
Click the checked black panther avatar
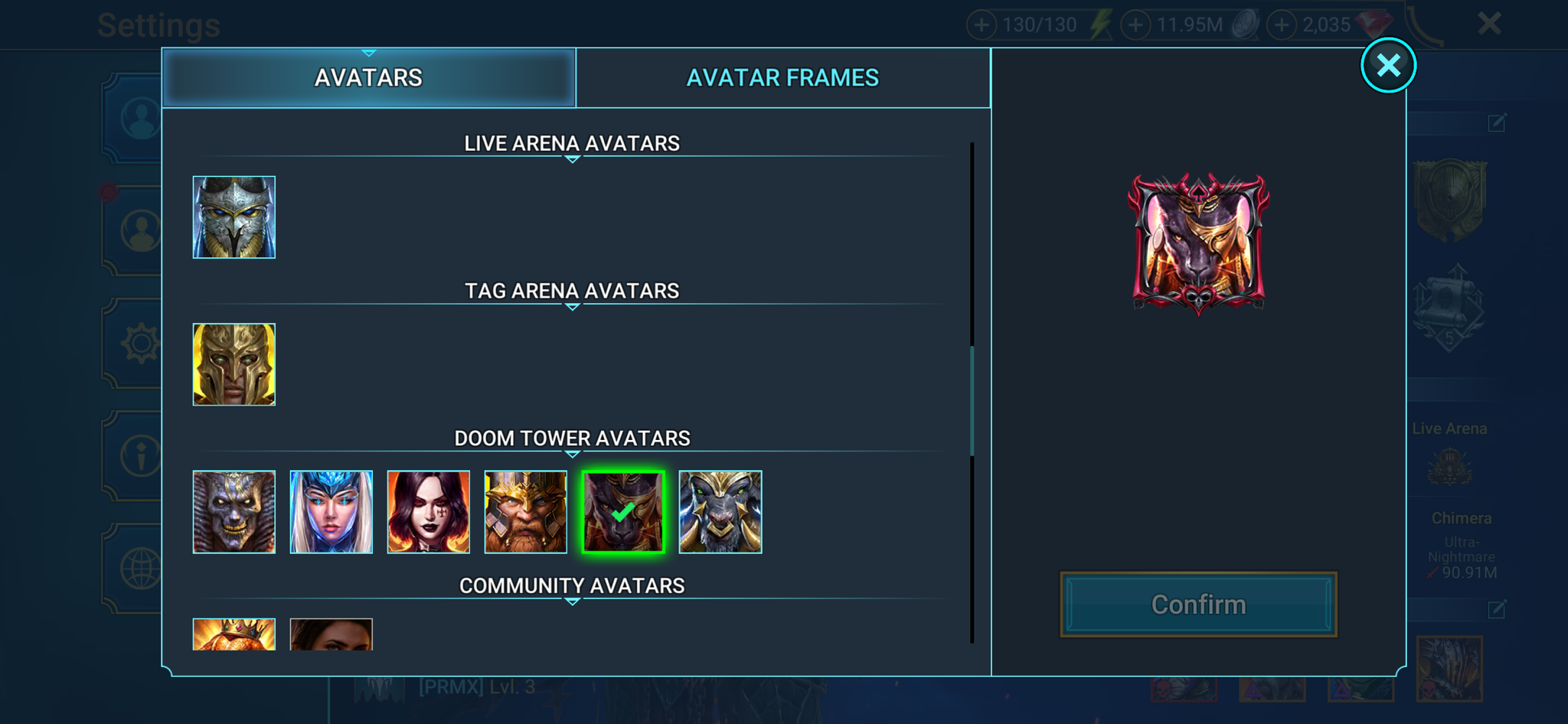(x=623, y=512)
